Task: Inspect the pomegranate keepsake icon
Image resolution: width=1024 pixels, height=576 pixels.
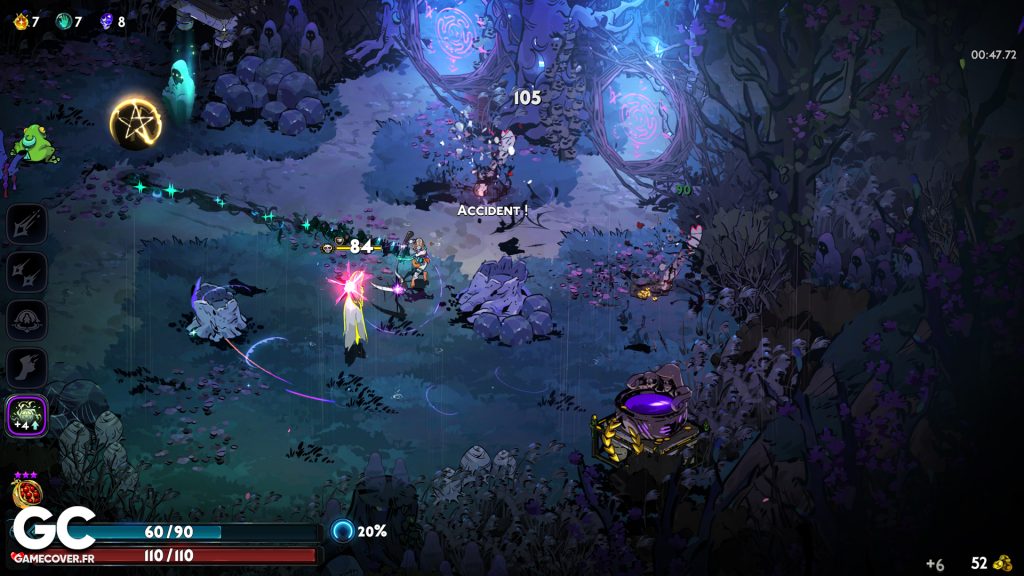Action: (x=25, y=494)
